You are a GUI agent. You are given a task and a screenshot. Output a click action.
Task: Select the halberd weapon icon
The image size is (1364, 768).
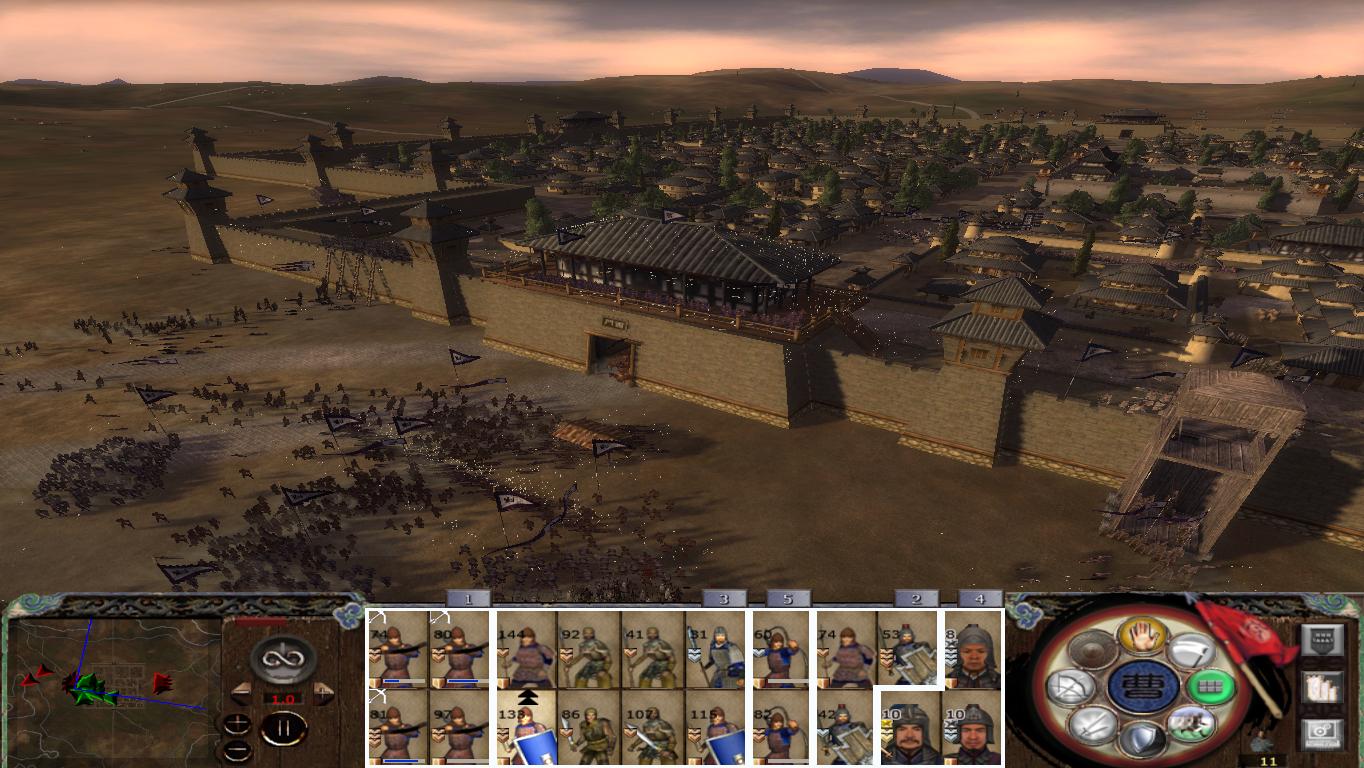pyautogui.click(x=1192, y=652)
